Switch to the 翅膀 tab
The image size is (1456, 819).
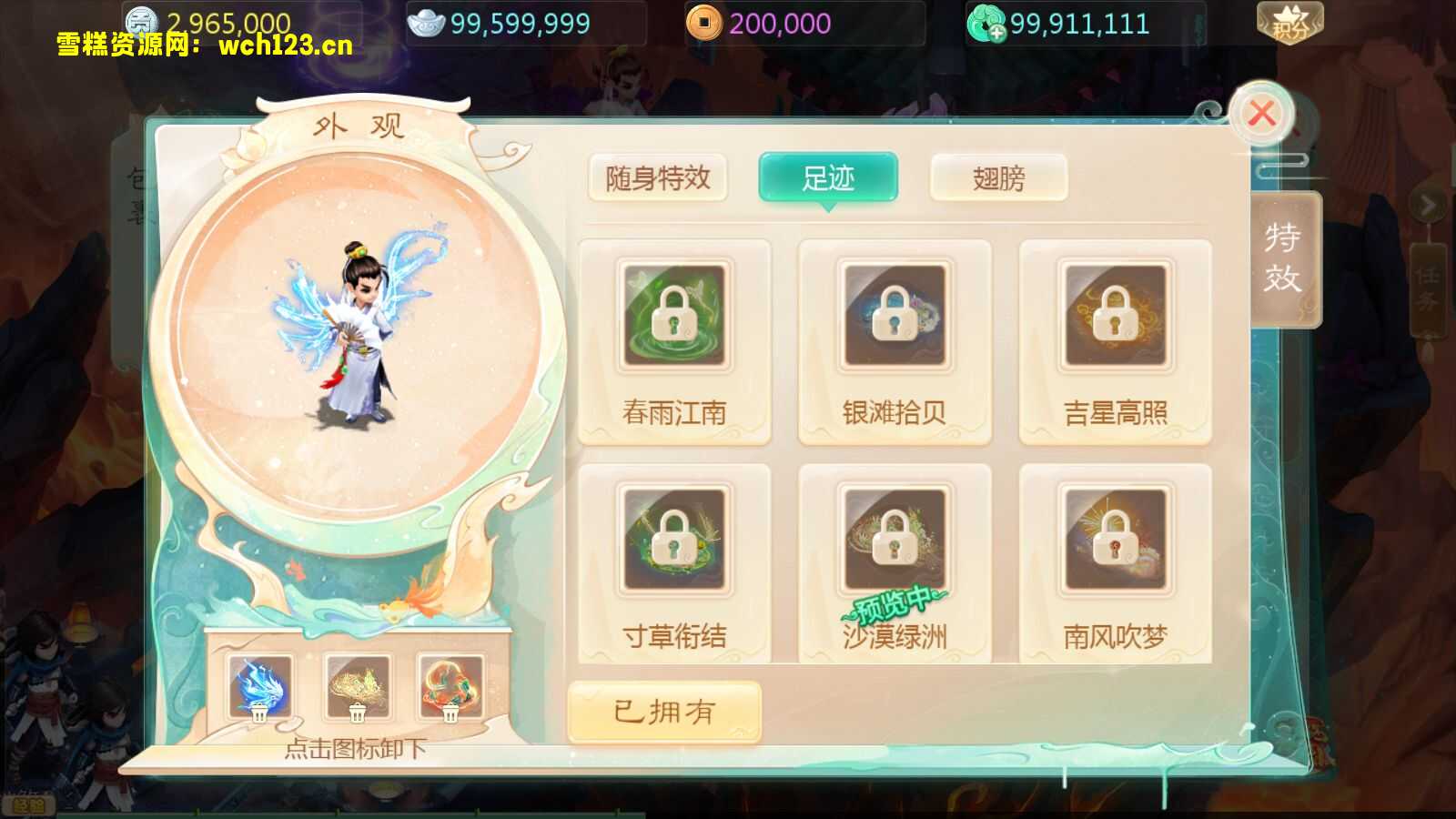click(997, 179)
